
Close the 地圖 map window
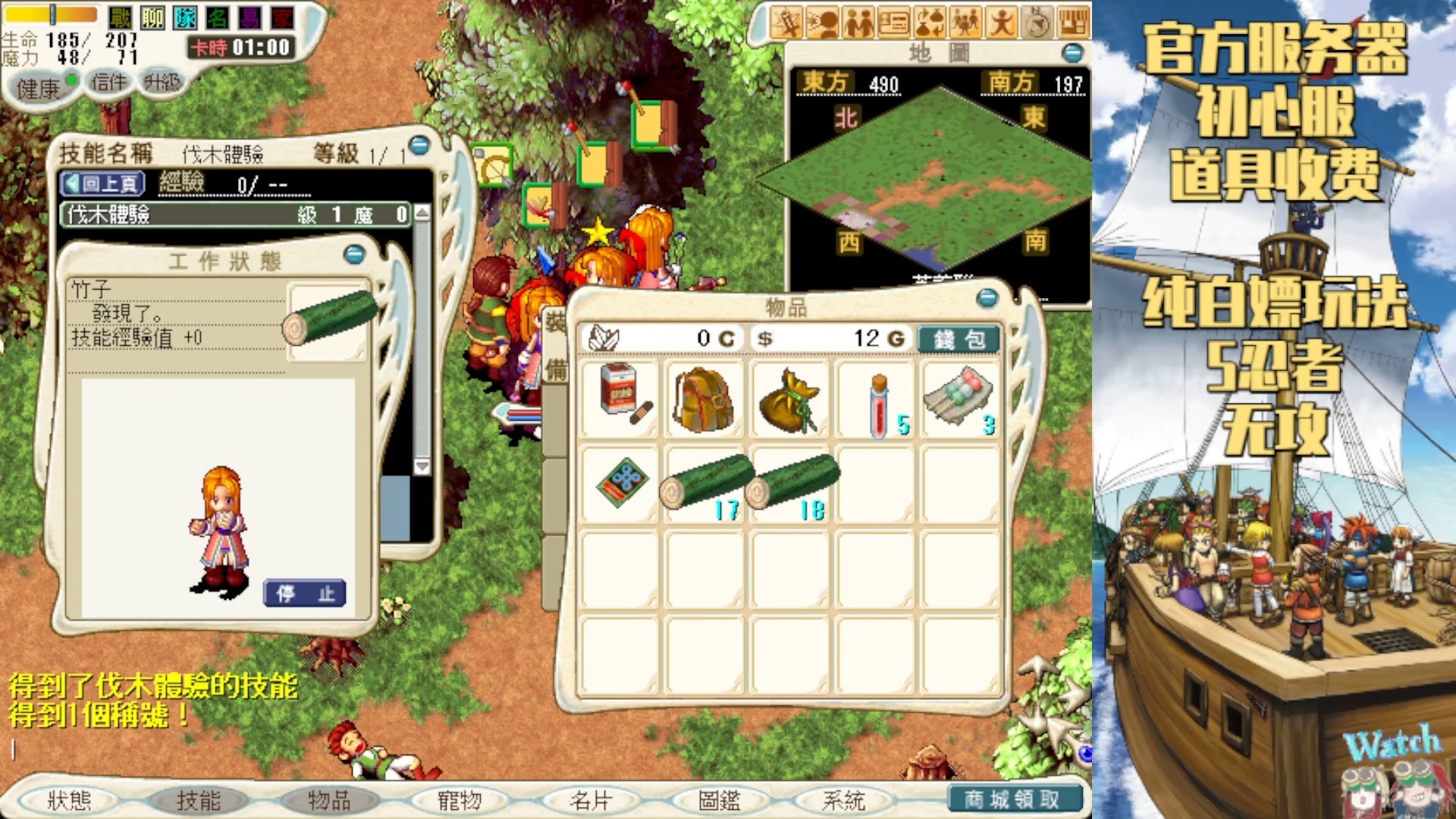(1072, 53)
